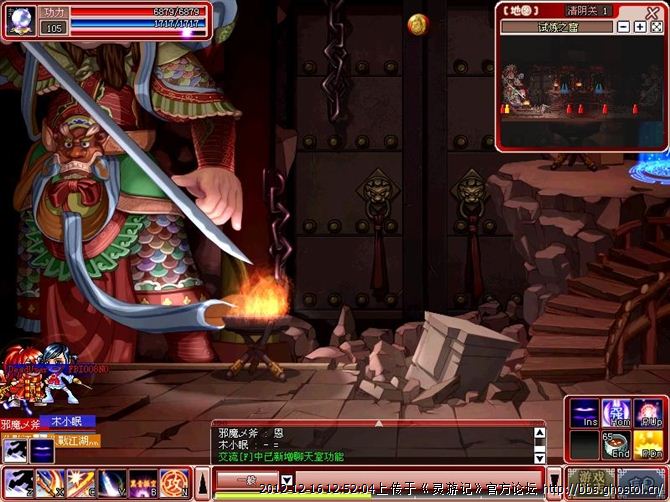This screenshot has height=502, width=670.
Task: Activate the Z hotkey skill icon
Action: pos(19,483)
